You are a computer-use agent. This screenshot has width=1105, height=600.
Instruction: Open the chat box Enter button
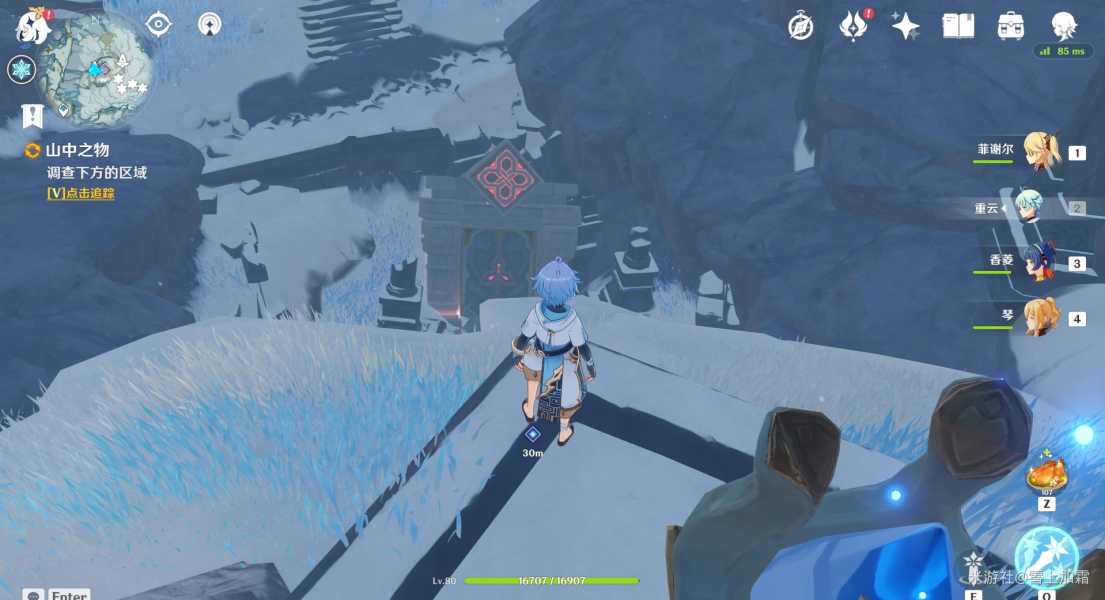[x=58, y=594]
